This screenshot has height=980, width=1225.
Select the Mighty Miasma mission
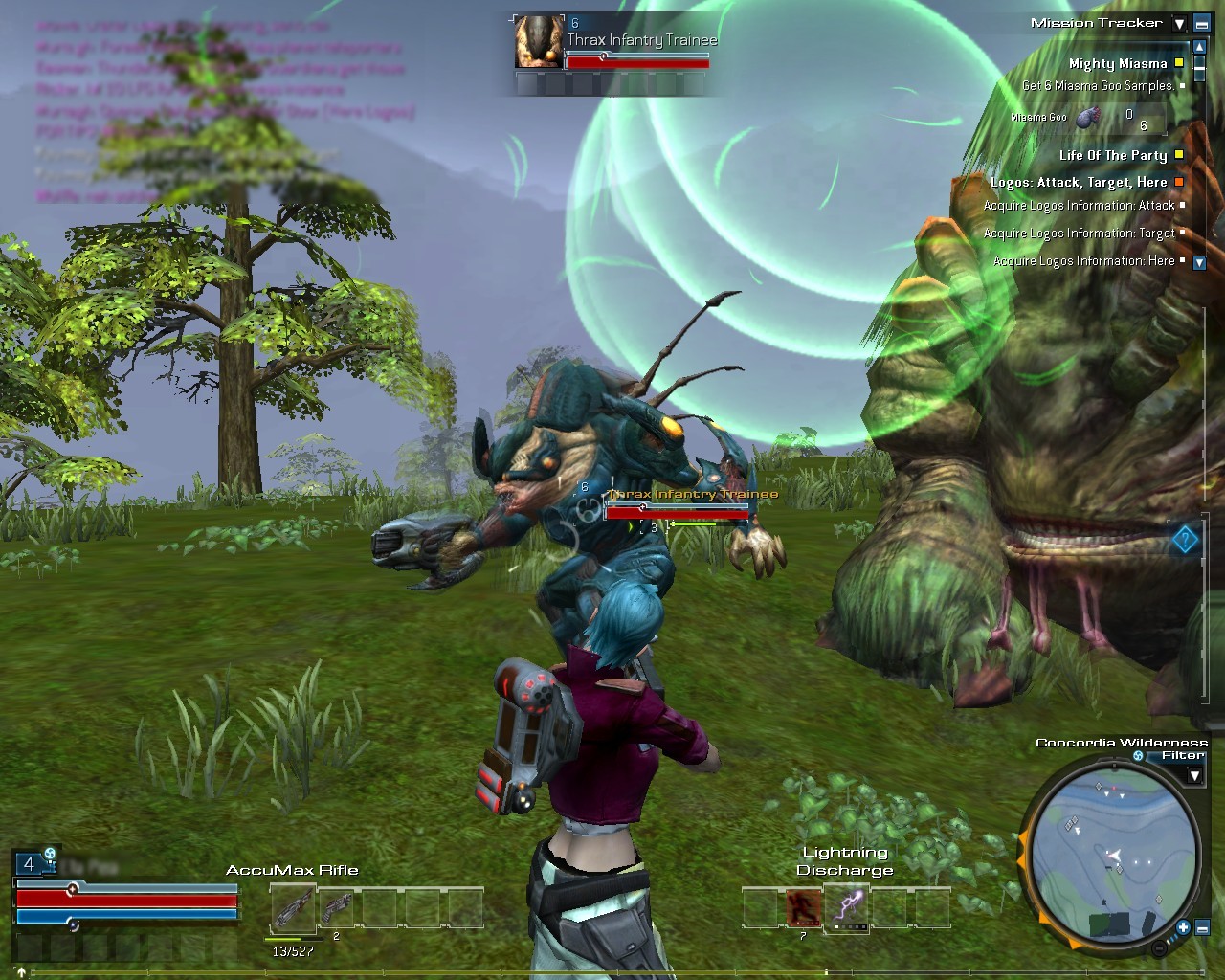pos(1118,64)
